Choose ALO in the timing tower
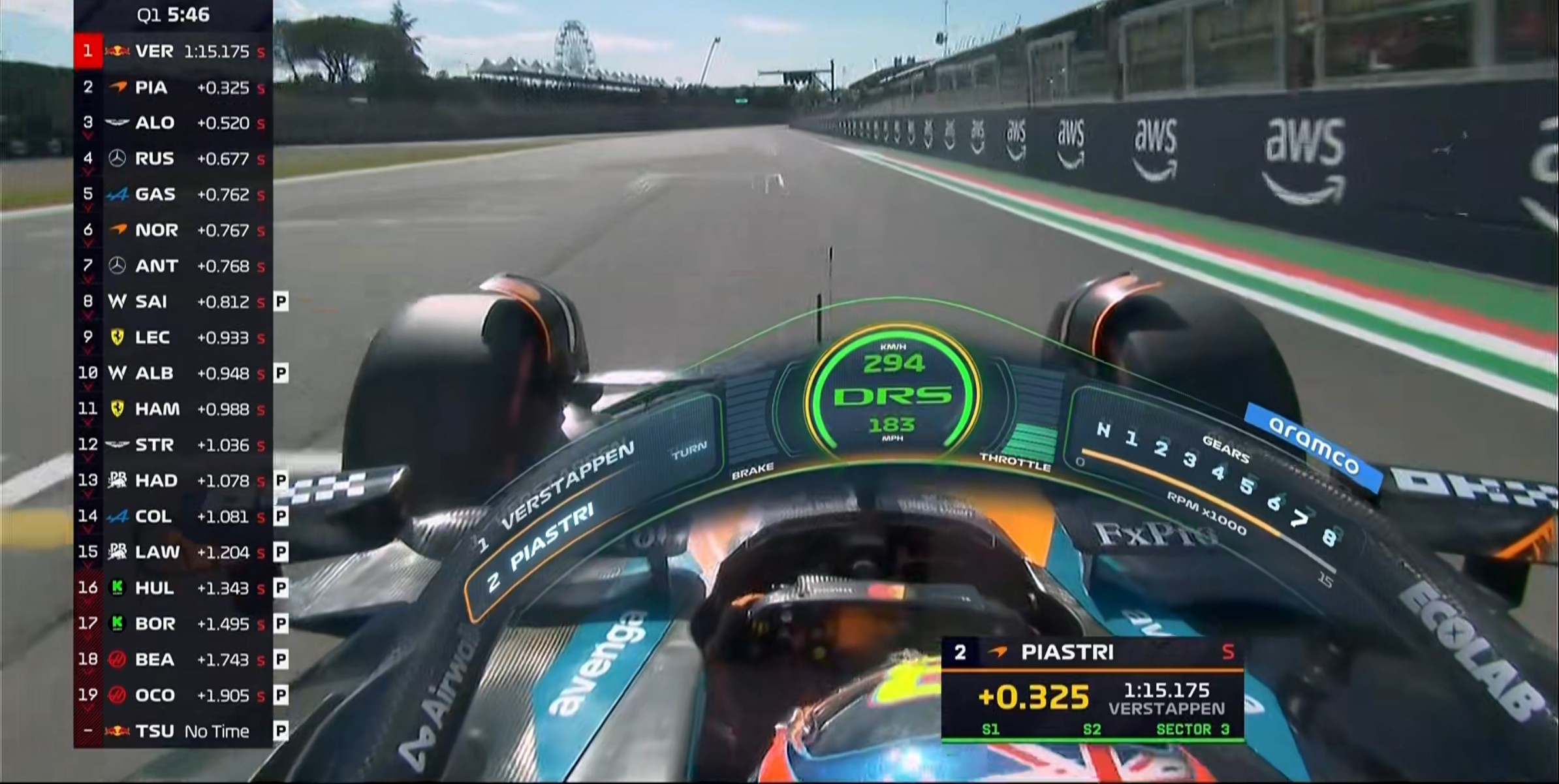This screenshot has height=784, width=1559. pos(173,123)
